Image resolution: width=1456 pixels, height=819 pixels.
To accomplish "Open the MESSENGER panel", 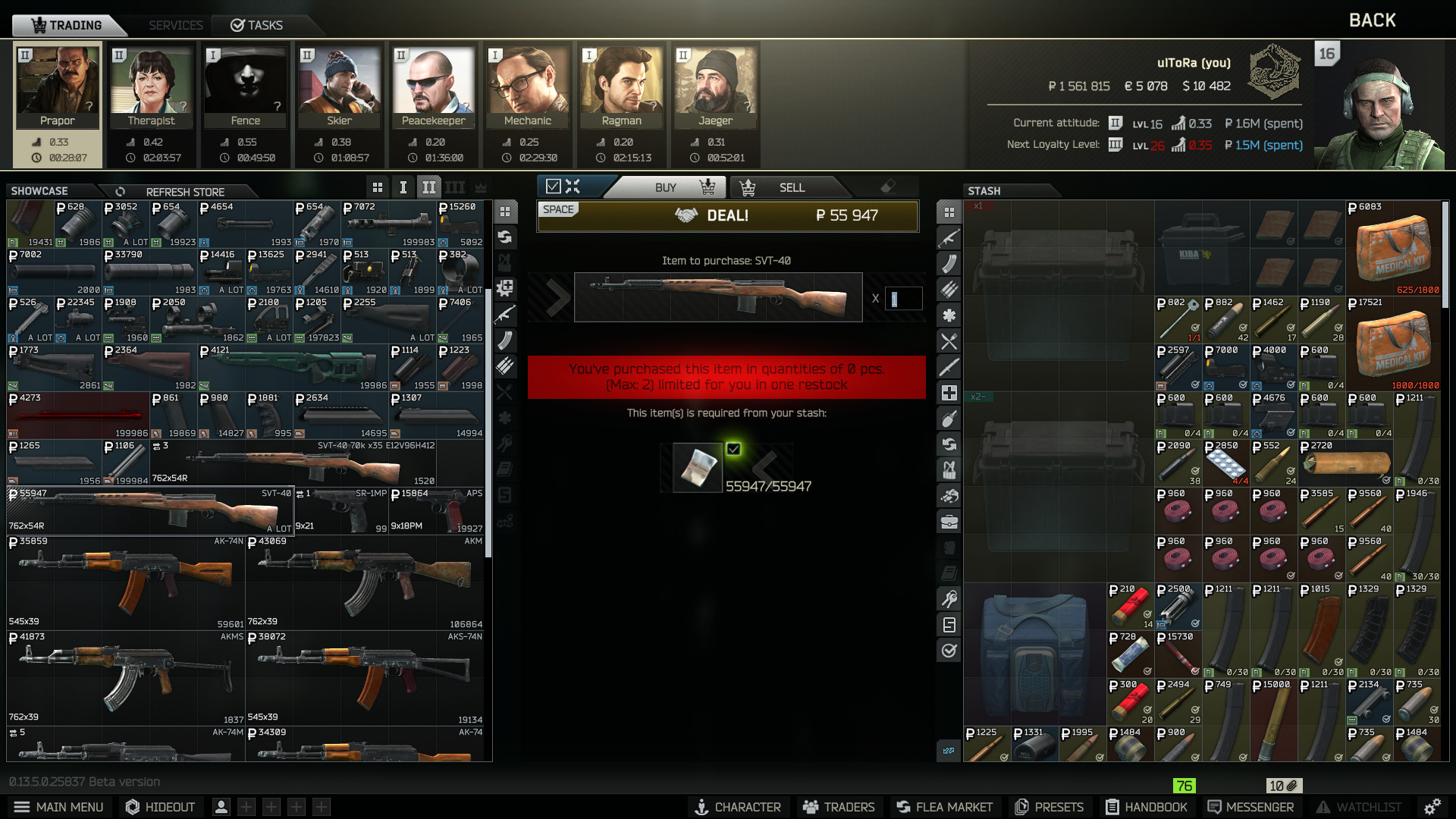I will (1250, 807).
